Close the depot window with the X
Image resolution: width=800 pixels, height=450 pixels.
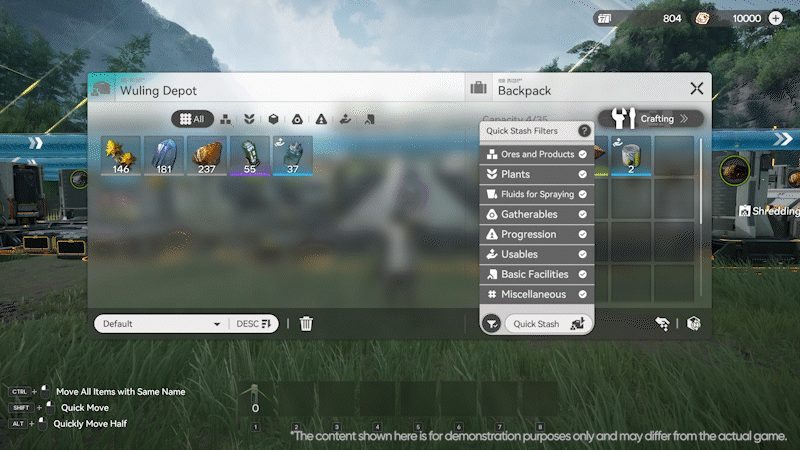tap(696, 89)
